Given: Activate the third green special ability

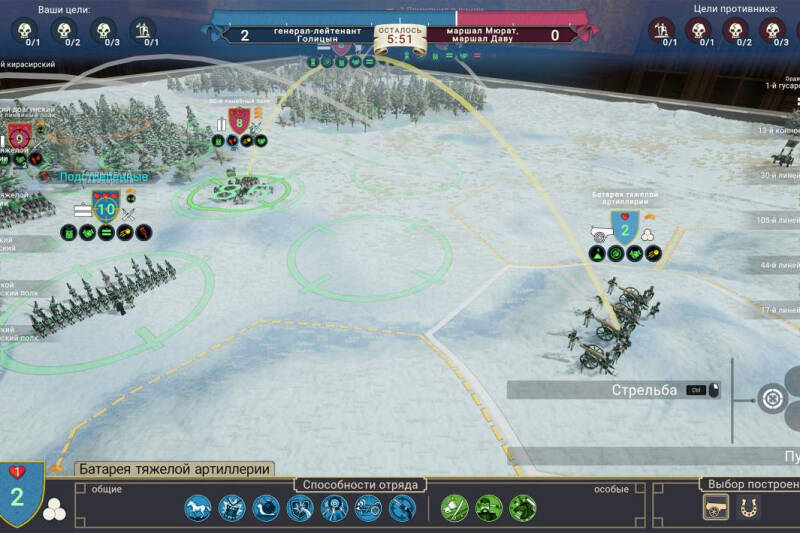Looking at the screenshot, I should (523, 508).
